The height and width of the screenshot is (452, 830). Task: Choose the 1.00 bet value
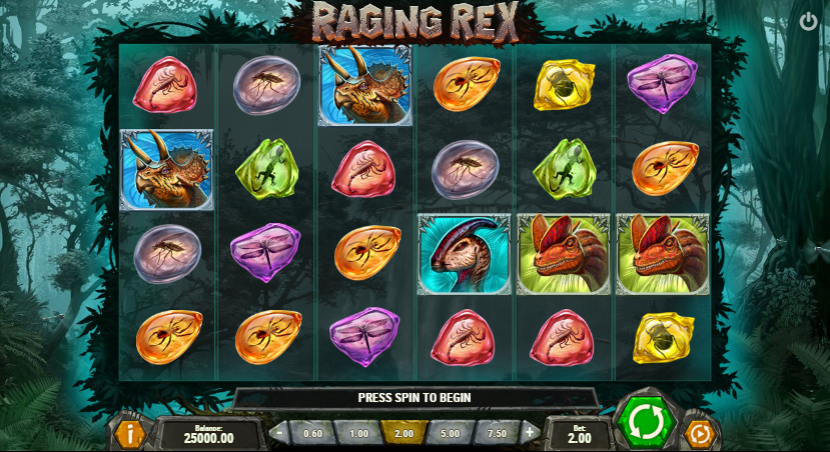(358, 433)
